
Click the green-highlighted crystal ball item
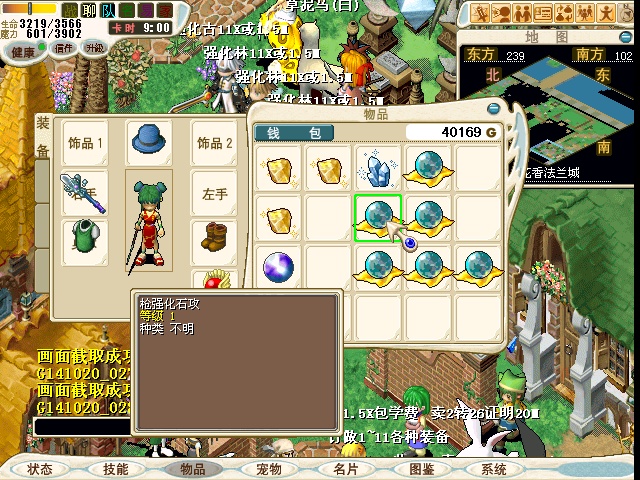(x=377, y=216)
